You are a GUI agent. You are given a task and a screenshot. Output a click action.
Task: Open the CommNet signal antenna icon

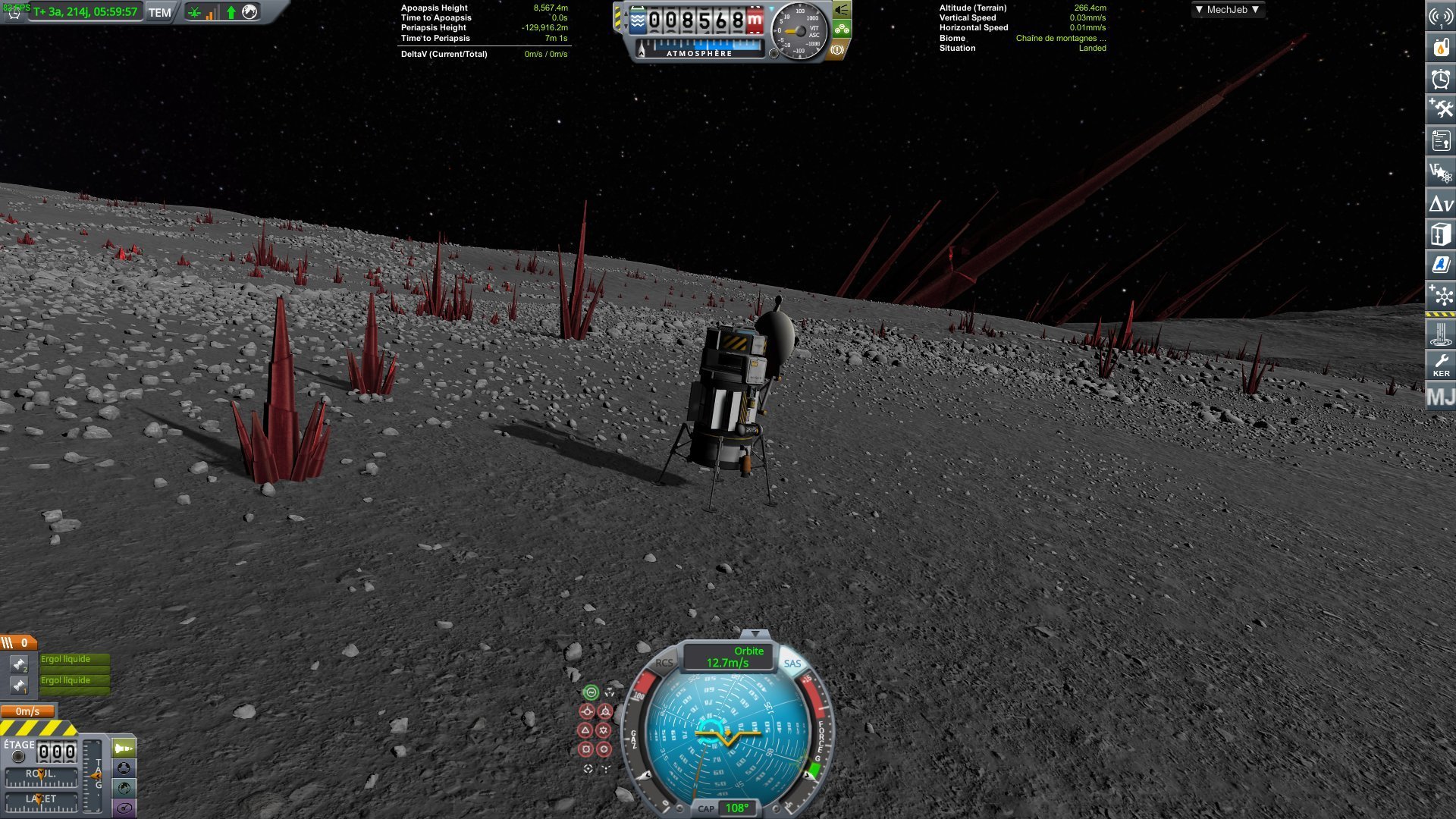(x=1440, y=16)
